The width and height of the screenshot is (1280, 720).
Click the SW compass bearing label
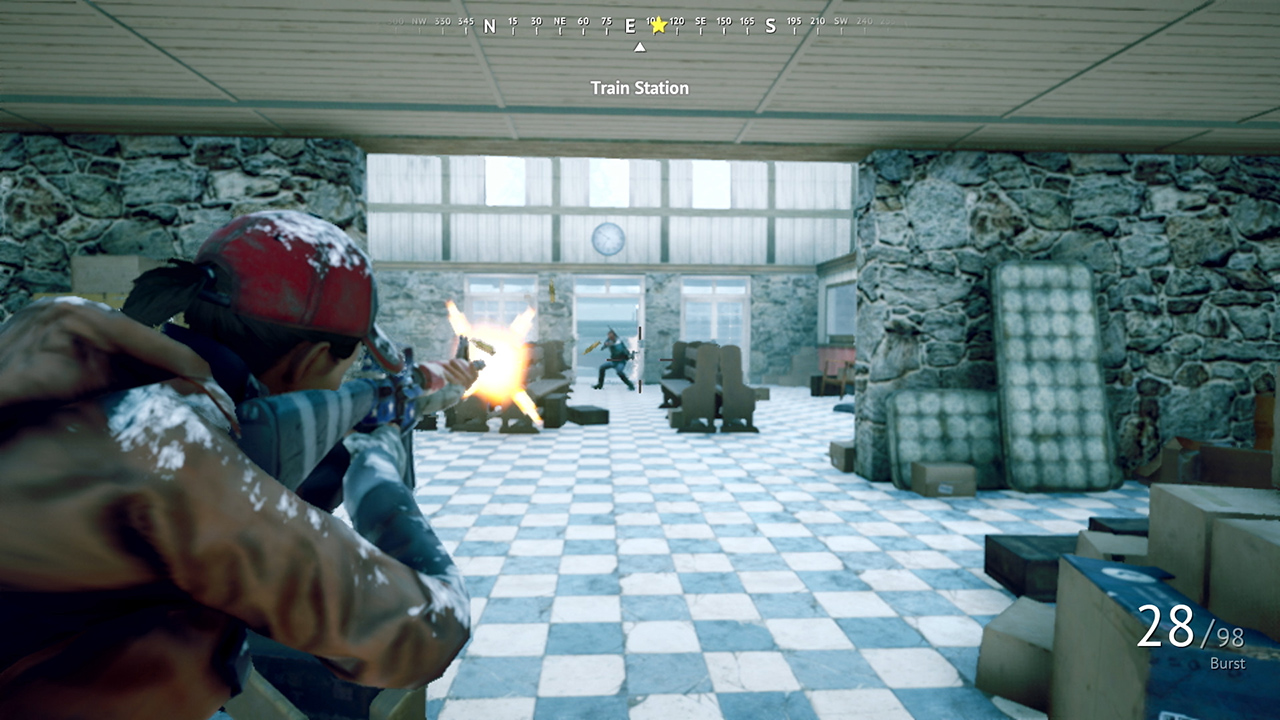click(x=840, y=21)
